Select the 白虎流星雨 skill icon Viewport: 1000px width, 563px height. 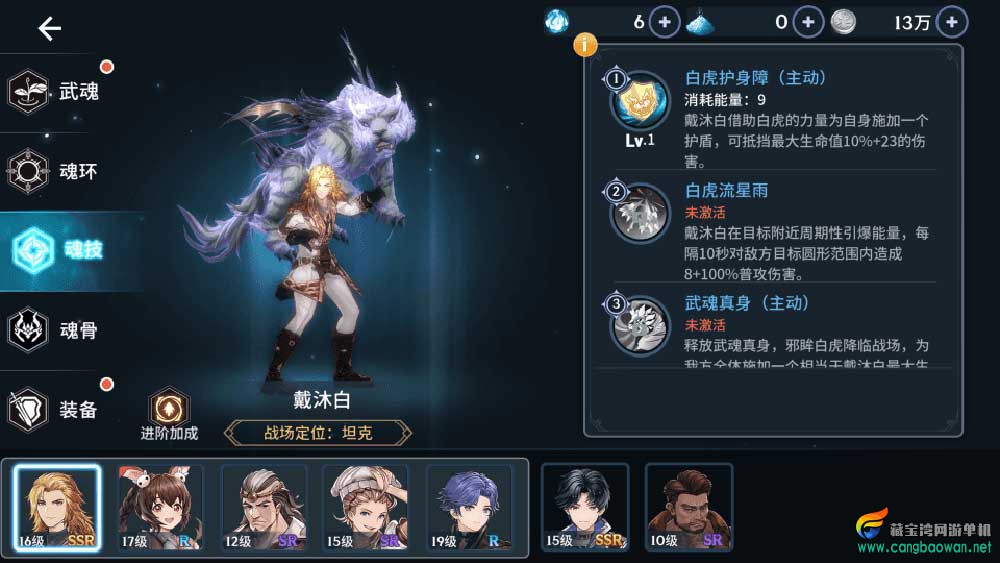pos(639,212)
